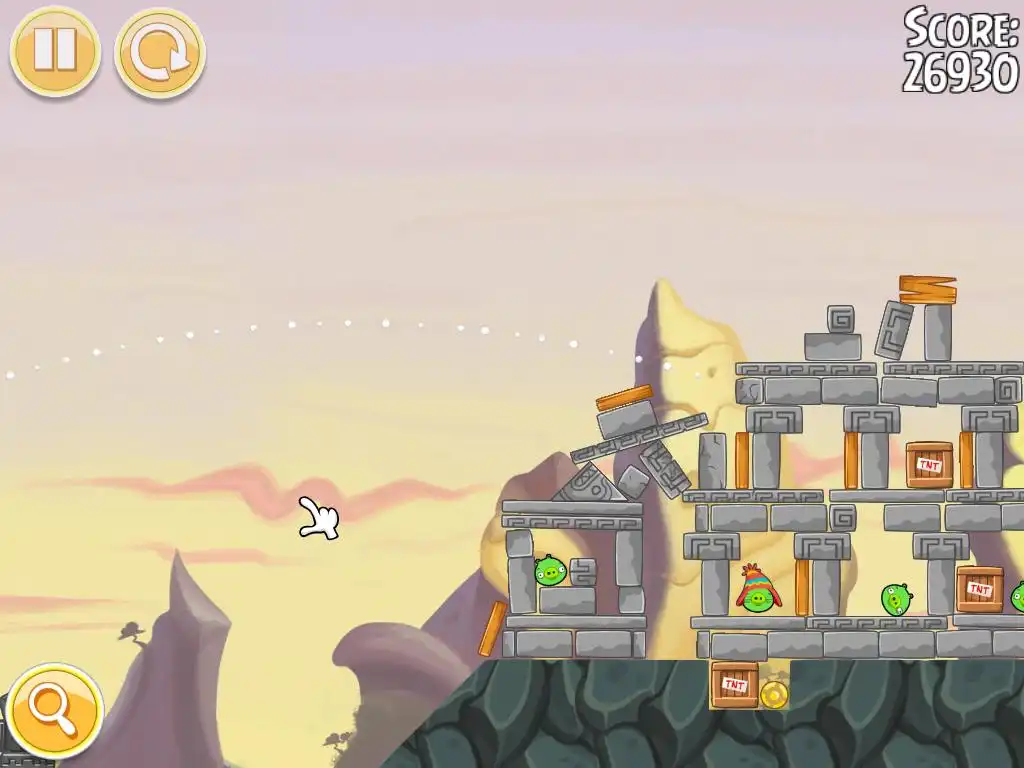Pause the game
The height and width of the screenshot is (768, 1024).
point(55,50)
